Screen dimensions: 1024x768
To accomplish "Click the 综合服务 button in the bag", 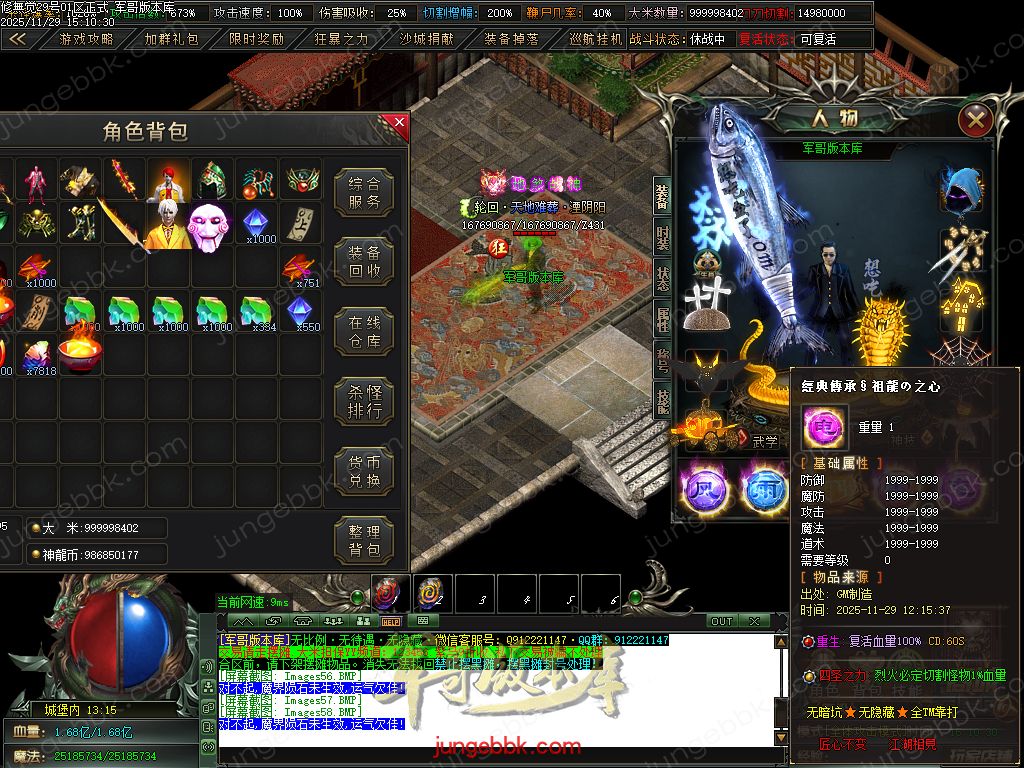I will pyautogui.click(x=364, y=192).
